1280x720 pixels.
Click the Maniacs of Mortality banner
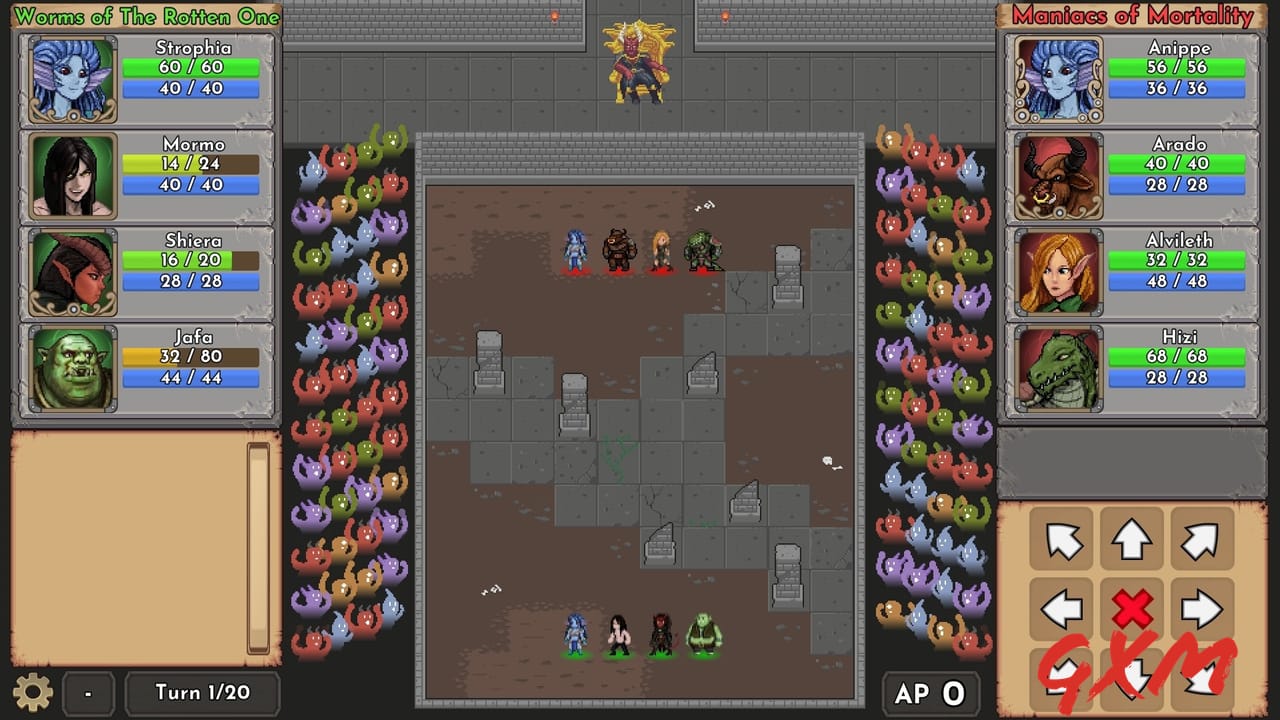pos(1130,16)
